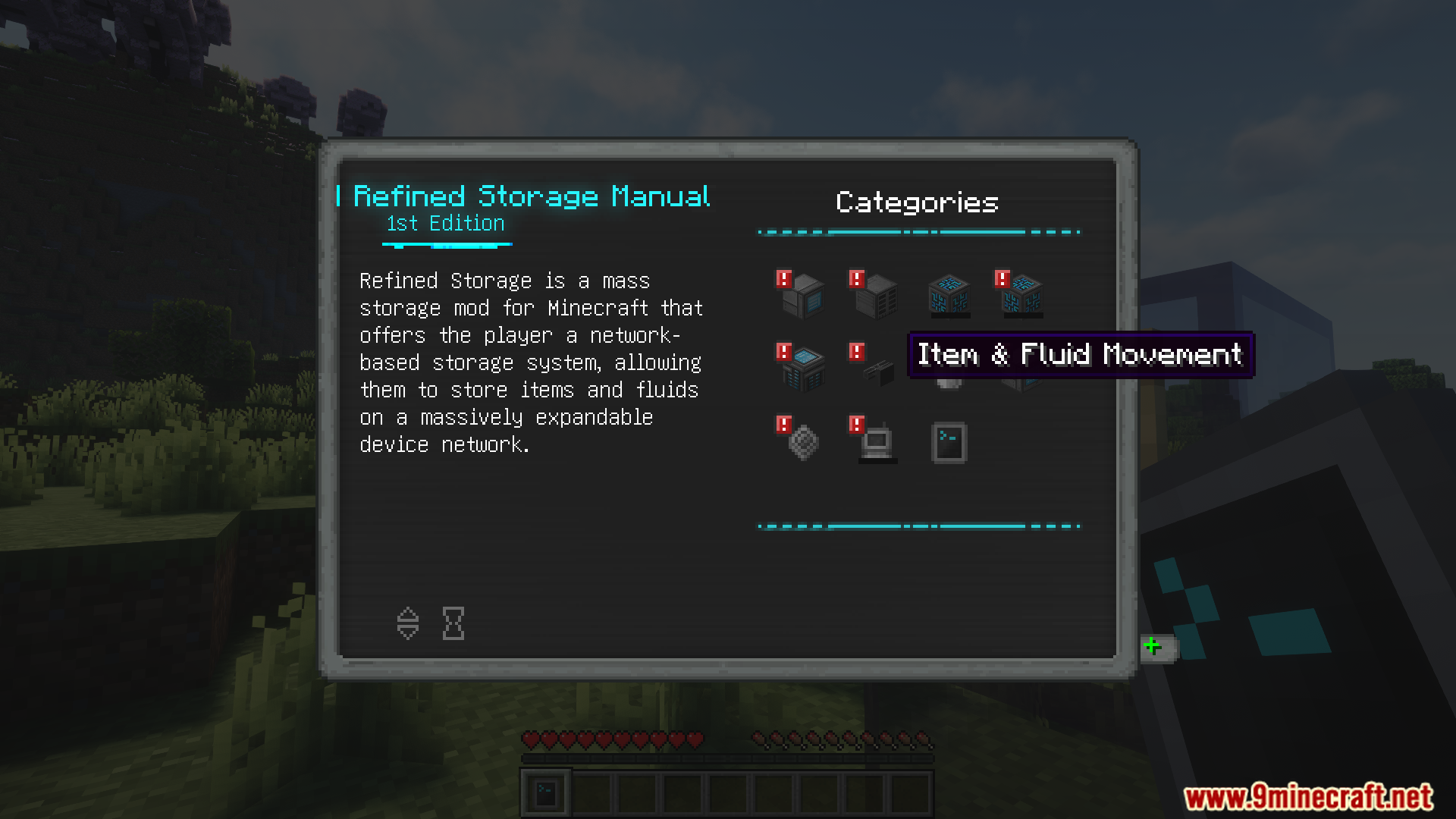Screen dimensions: 1456x819
Task: Select the blue circuit cube with alert badge
Action: click(1021, 295)
